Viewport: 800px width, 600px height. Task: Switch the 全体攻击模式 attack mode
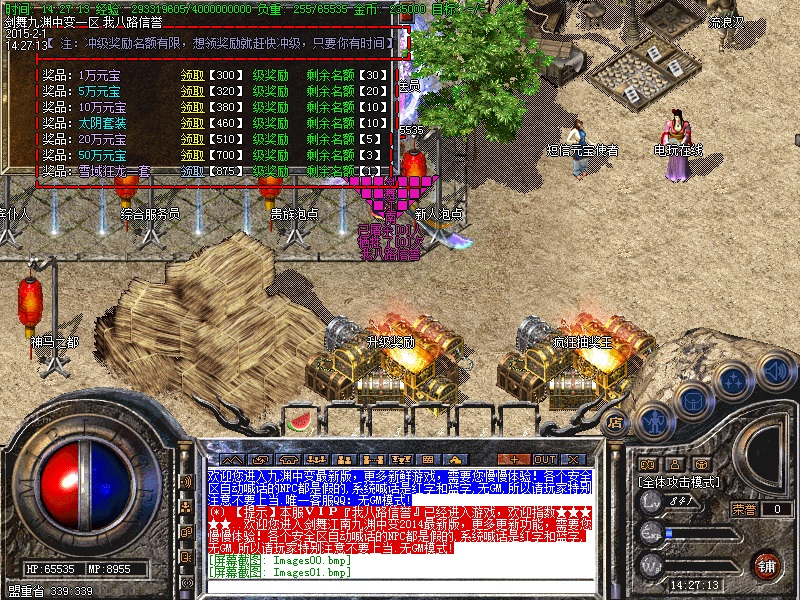click(681, 481)
